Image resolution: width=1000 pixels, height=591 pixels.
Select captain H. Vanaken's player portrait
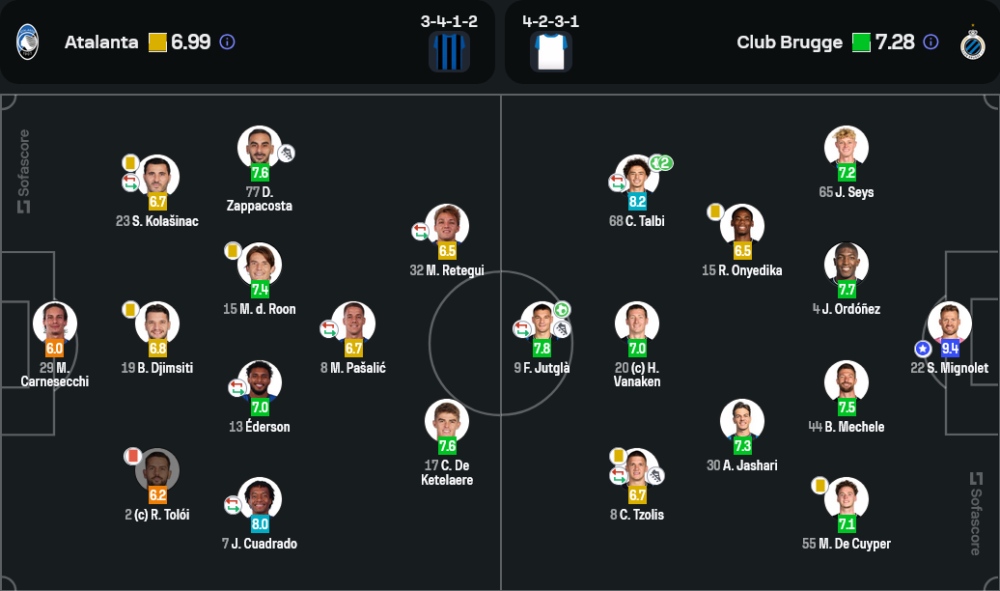coord(637,323)
